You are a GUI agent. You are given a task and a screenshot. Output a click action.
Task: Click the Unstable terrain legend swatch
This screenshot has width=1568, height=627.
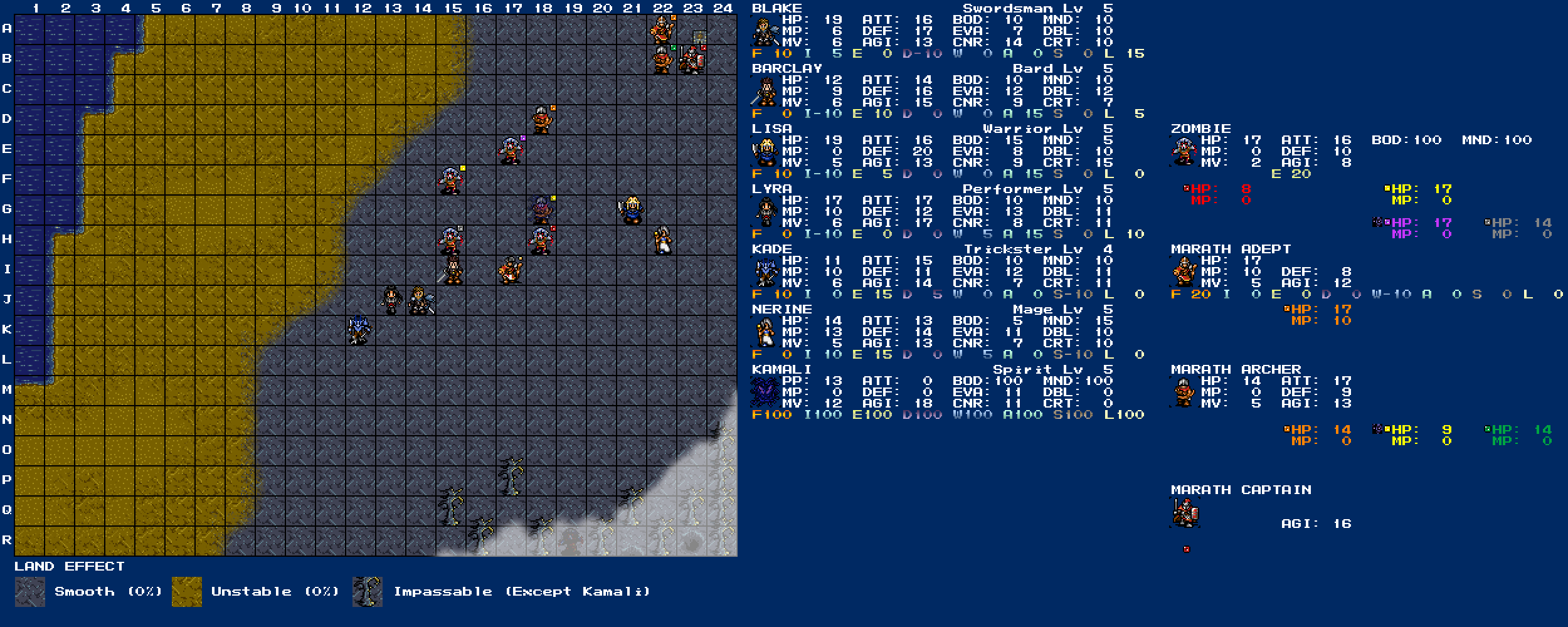pos(187,592)
